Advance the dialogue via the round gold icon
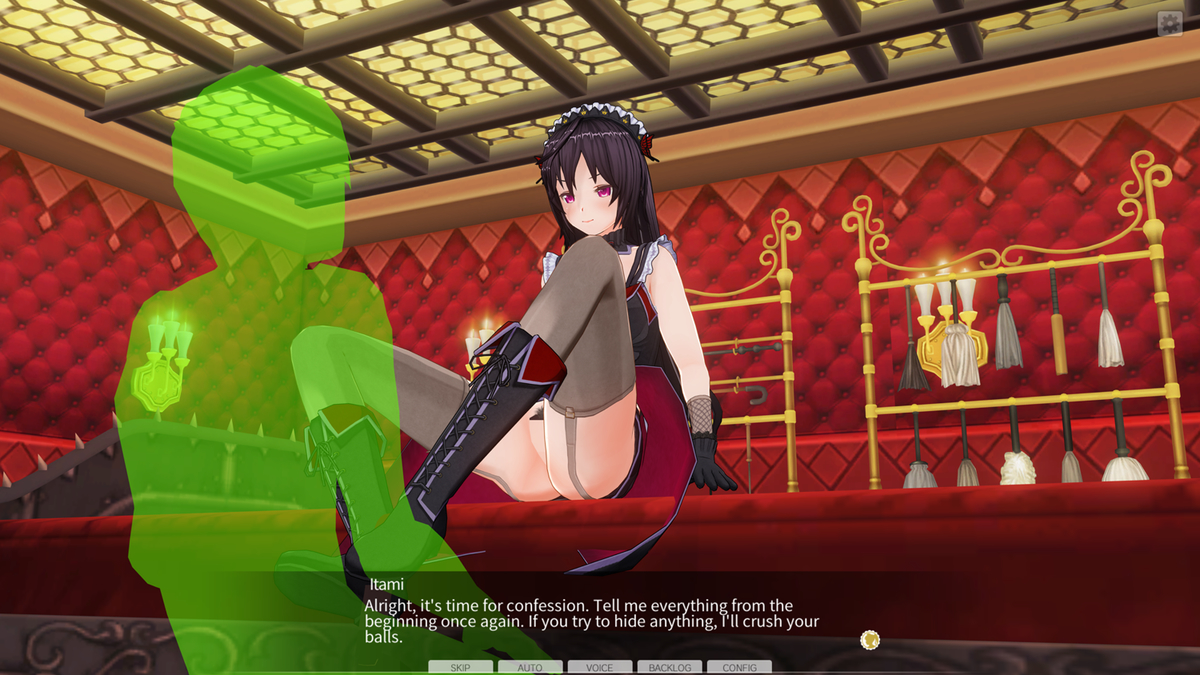 [x=870, y=640]
